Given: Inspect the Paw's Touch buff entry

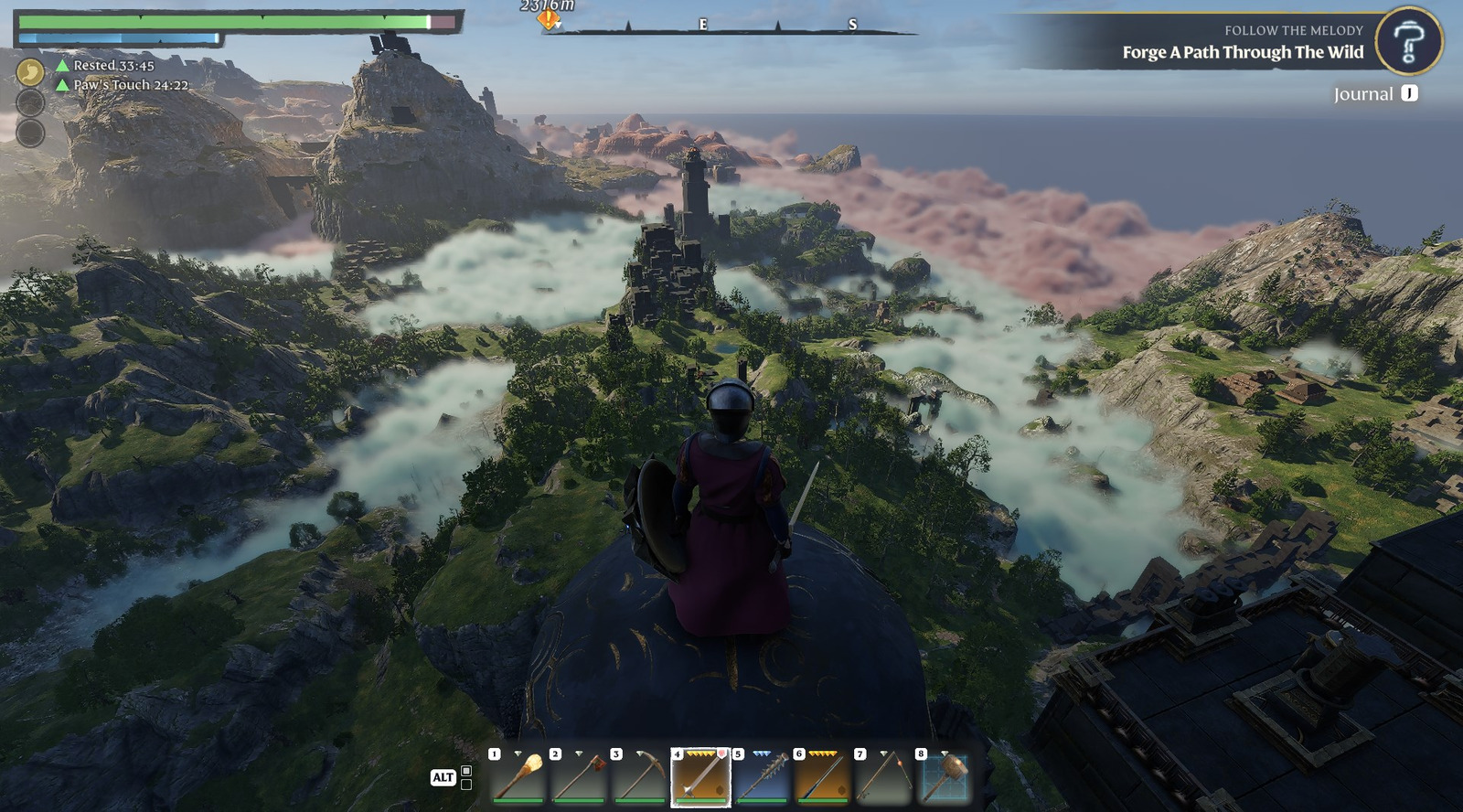Looking at the screenshot, I should click(x=122, y=85).
